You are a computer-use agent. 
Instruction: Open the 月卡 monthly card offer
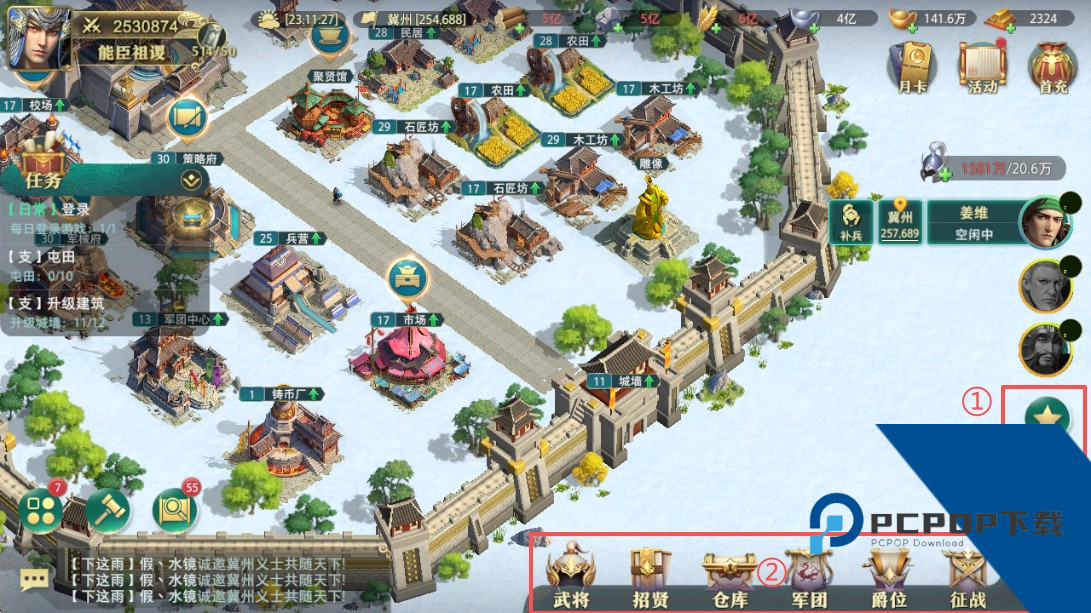(911, 67)
